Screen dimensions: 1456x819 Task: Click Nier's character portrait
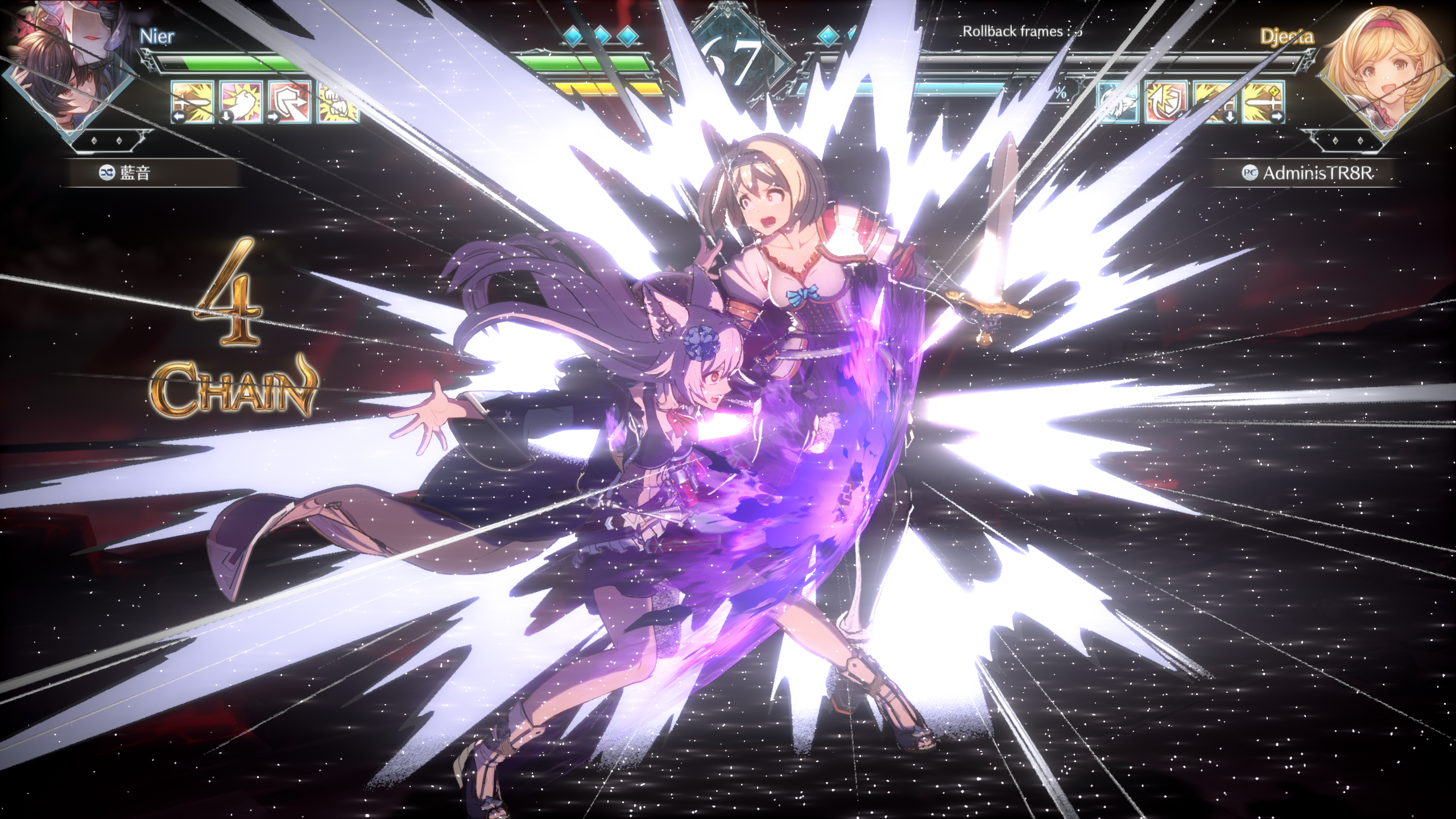(x=67, y=67)
